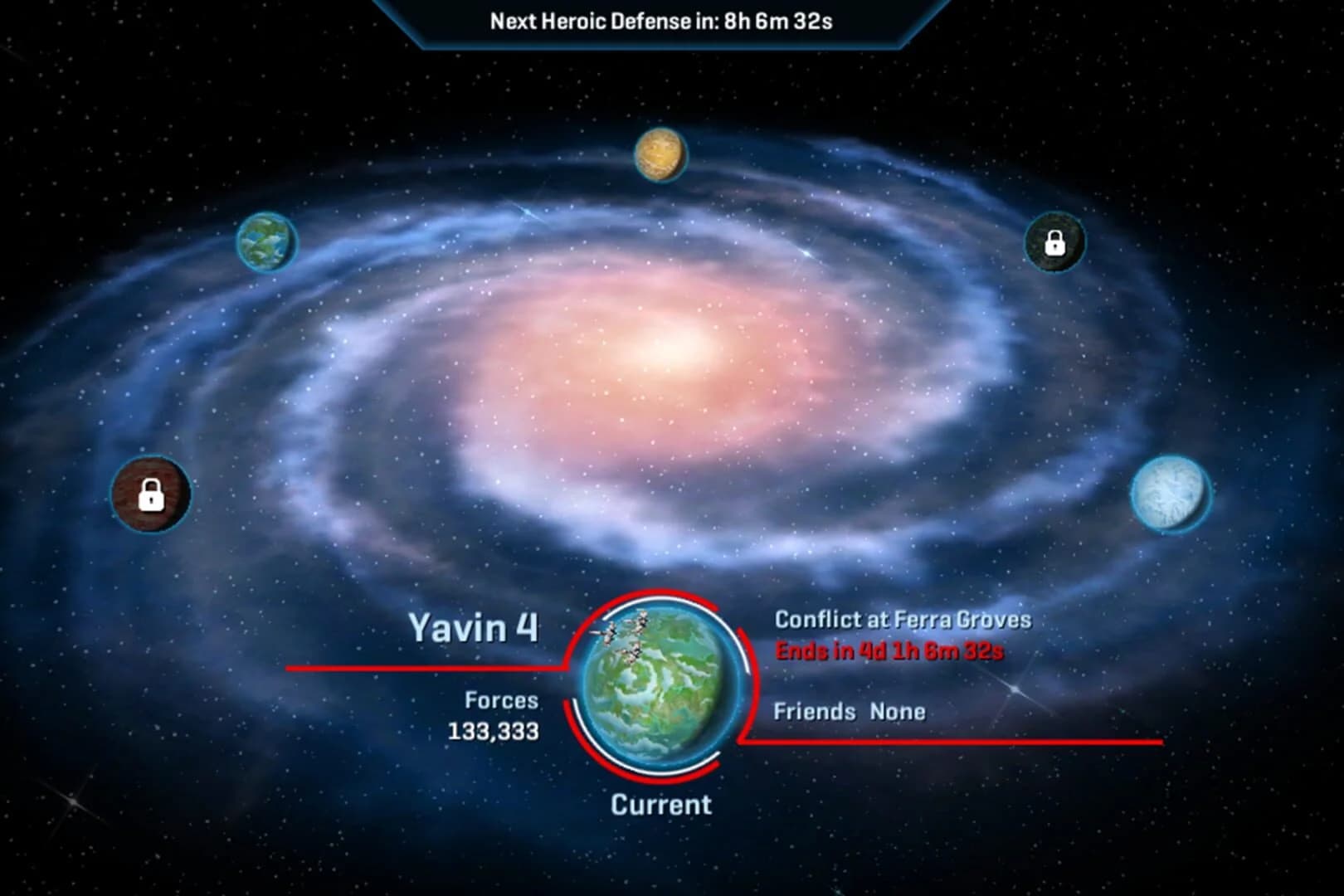Expand the Friends list showing None
Viewport: 1344px width, 896px height.
coord(850,711)
